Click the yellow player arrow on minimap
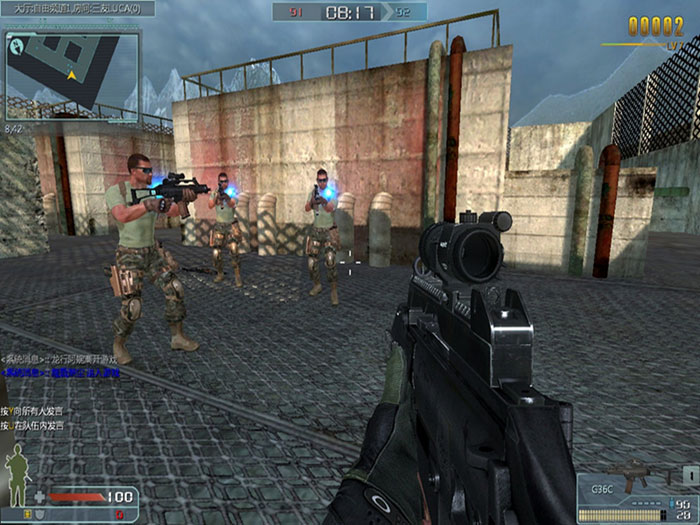700x525 pixels. click(71, 75)
